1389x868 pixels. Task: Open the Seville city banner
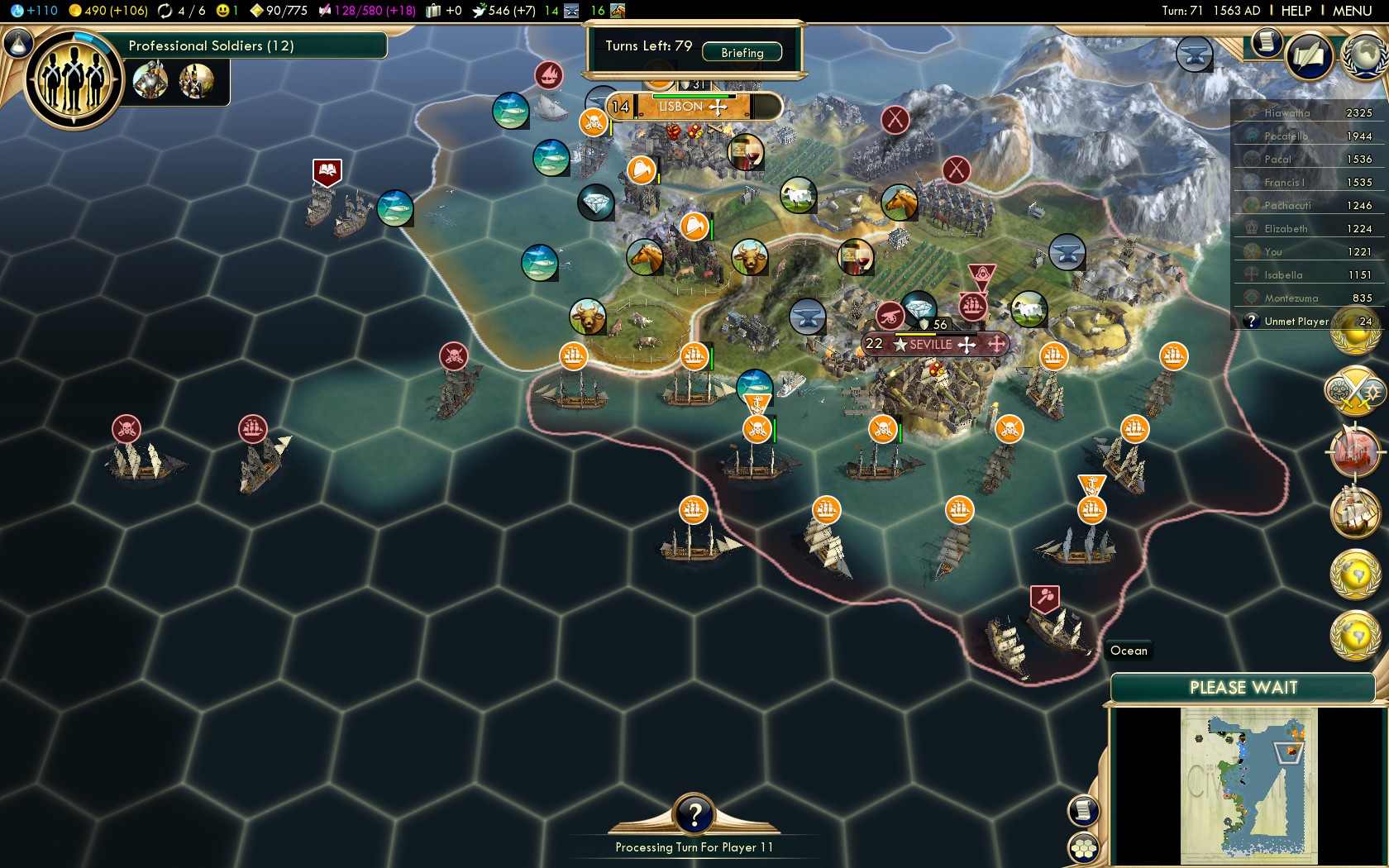click(x=930, y=345)
